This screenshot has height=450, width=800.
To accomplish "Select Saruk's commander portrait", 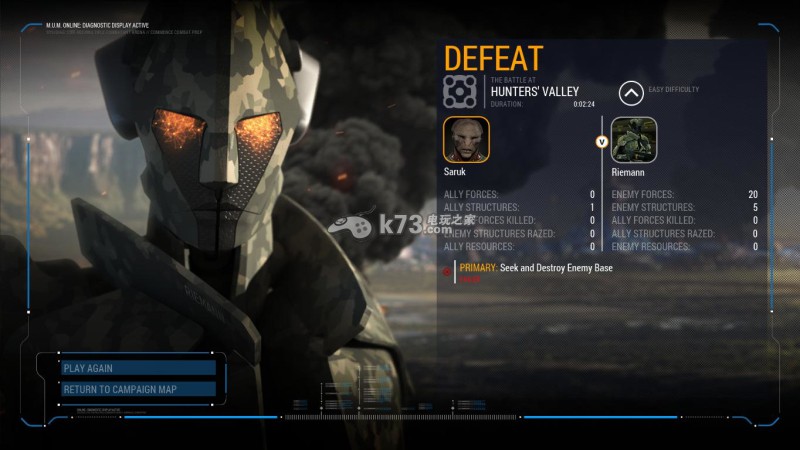I will click(x=466, y=141).
